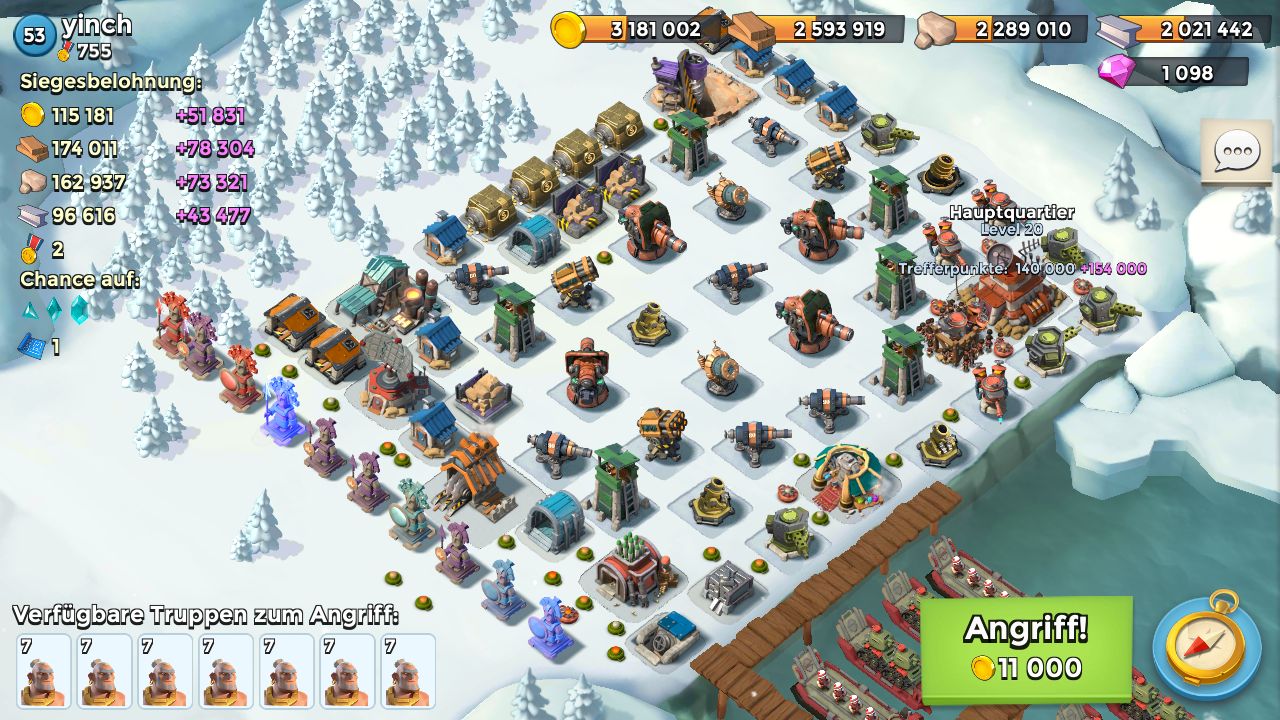Image resolution: width=1280 pixels, height=720 pixels.
Task: Start the attack with the Angriff! button
Action: [x=1026, y=648]
